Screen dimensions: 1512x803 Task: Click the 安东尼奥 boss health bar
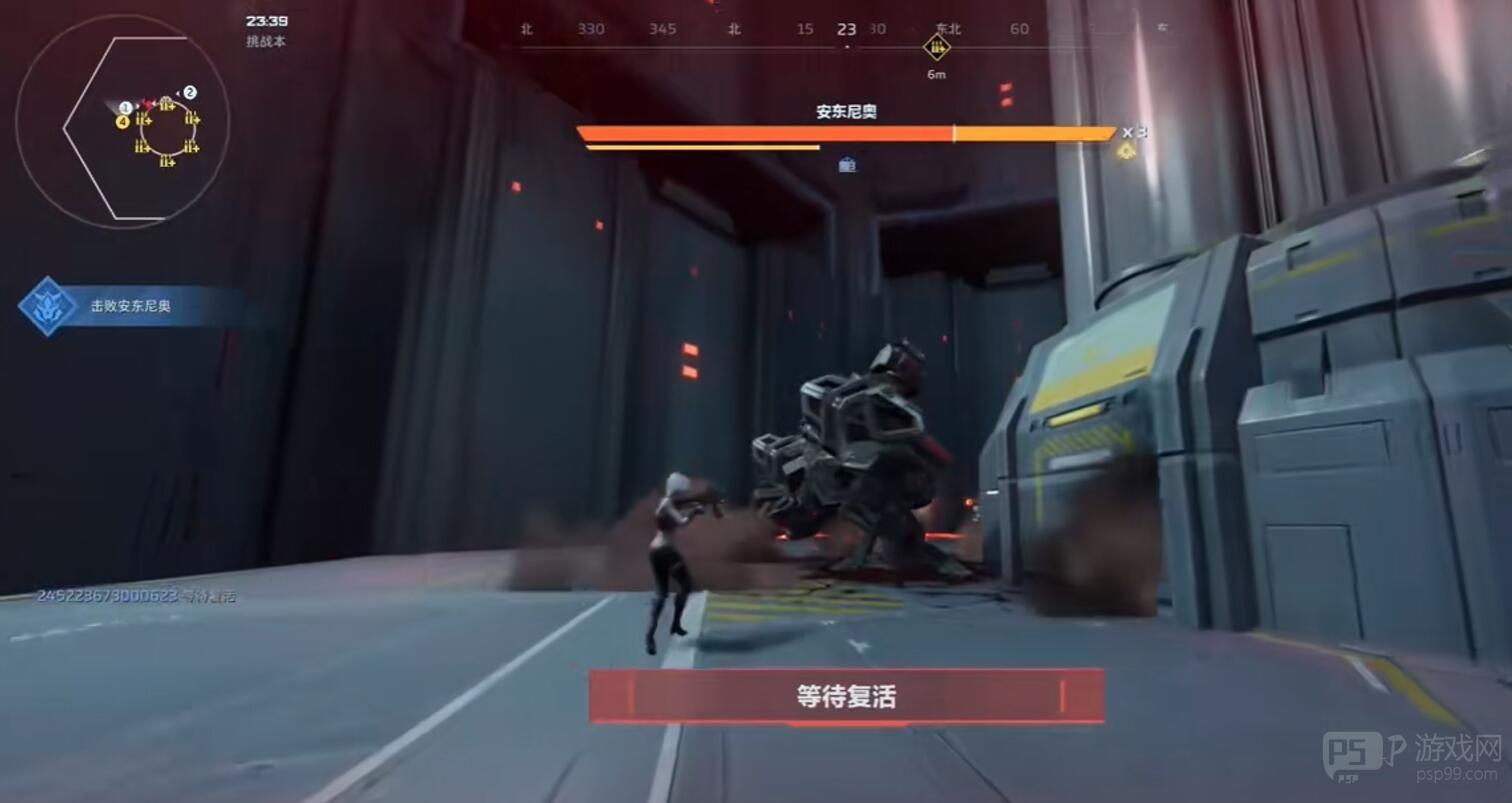coord(846,132)
